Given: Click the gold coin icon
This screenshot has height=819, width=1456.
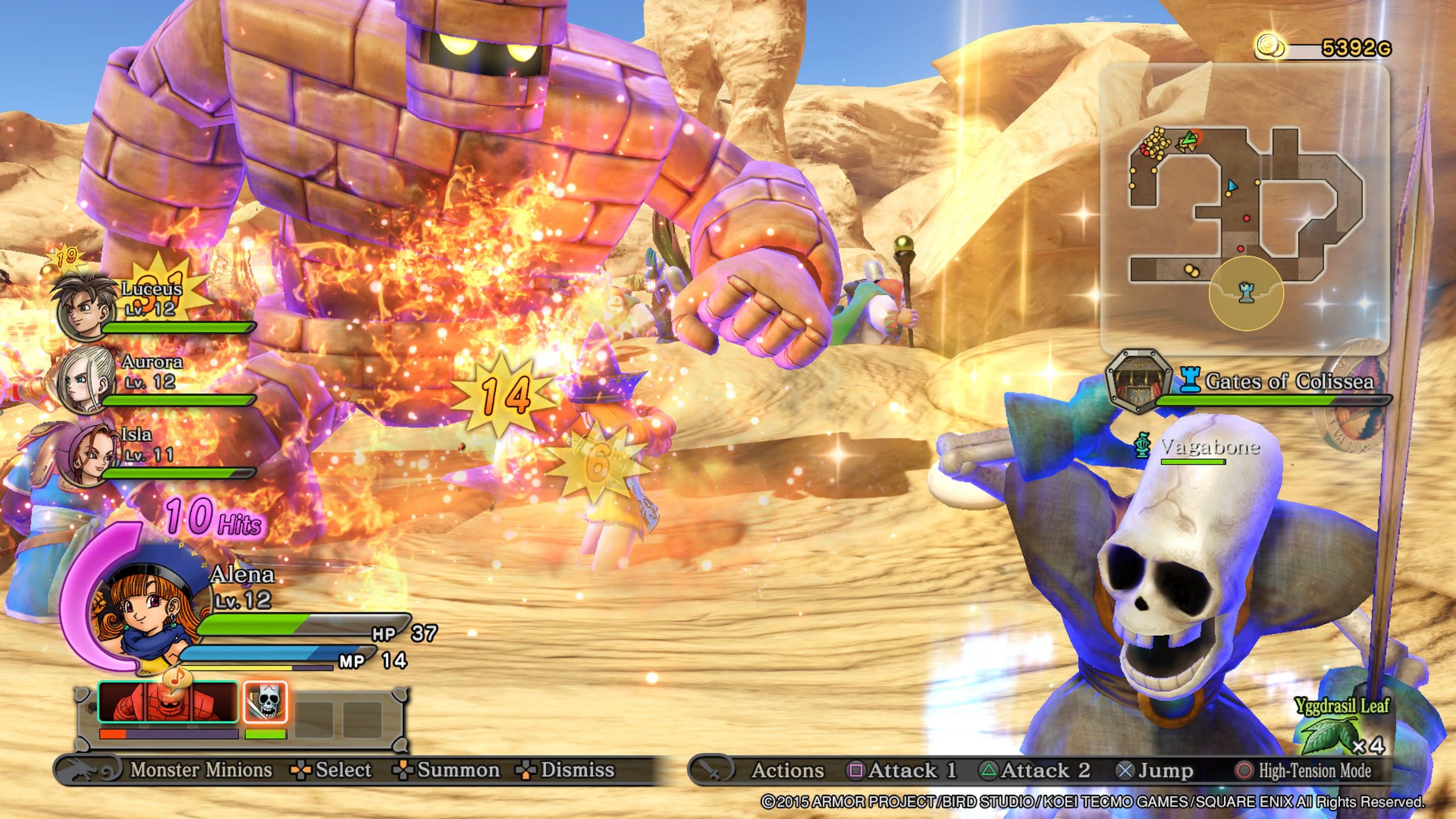Looking at the screenshot, I should [1269, 47].
